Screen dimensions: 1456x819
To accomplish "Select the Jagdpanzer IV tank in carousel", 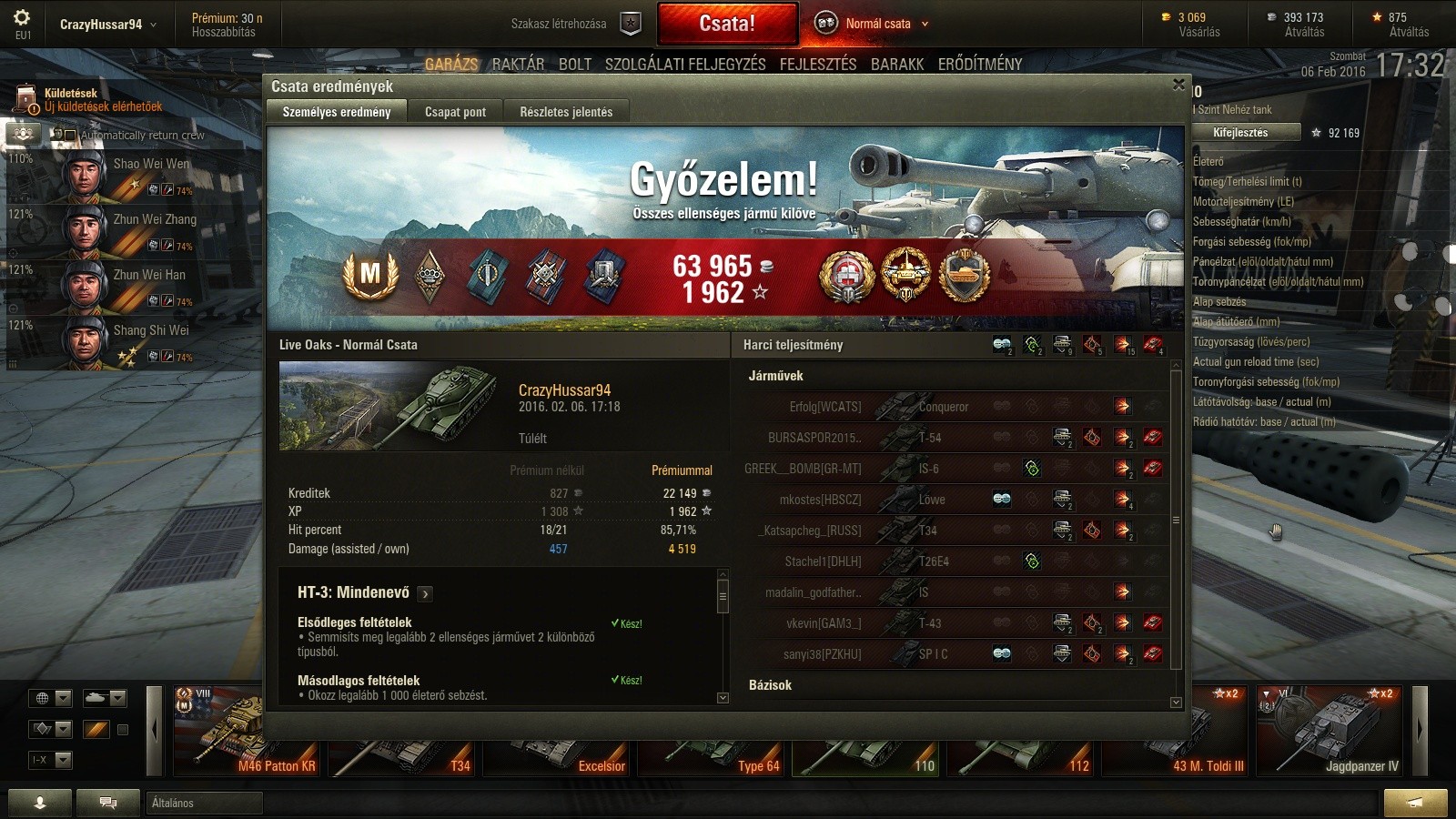I will pyautogui.click(x=1333, y=731).
